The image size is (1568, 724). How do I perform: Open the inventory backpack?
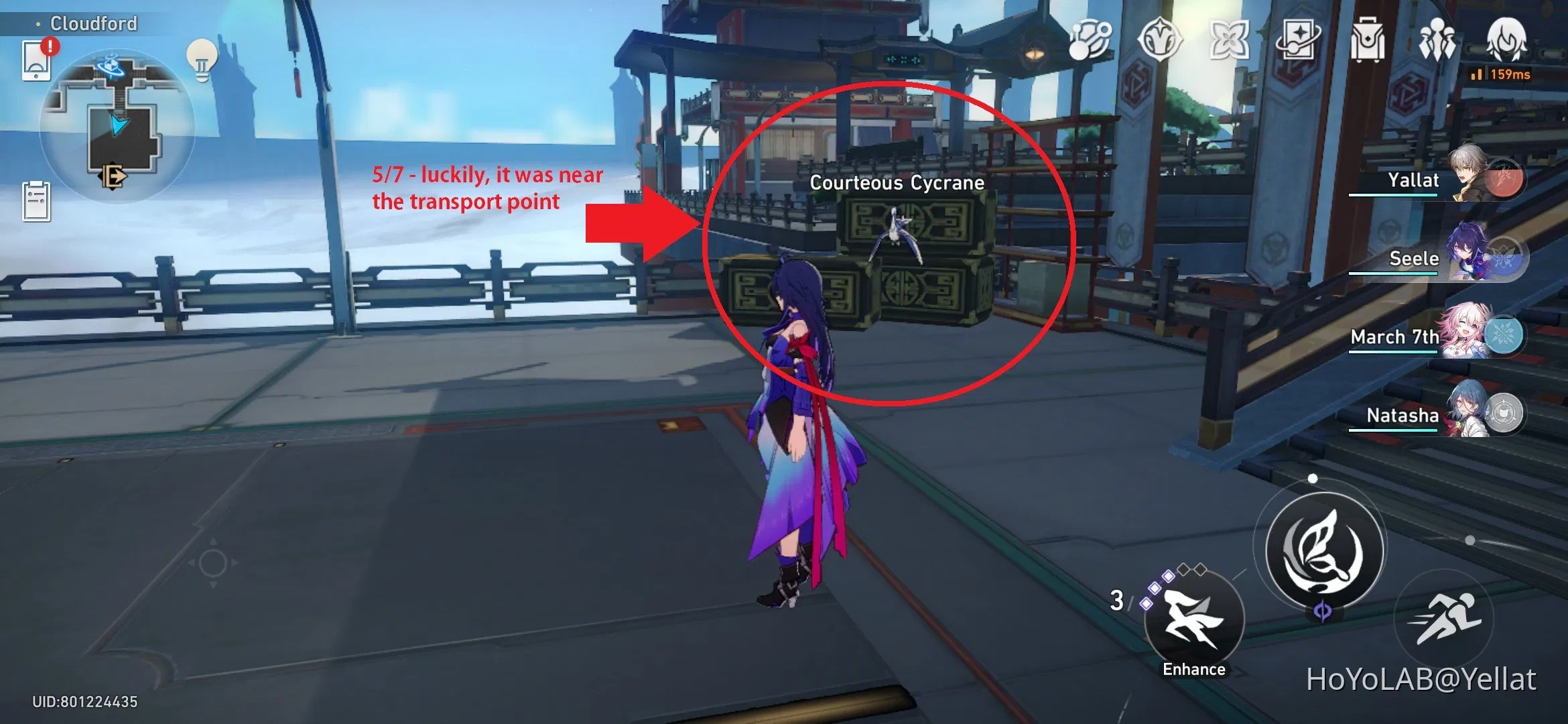pos(1367,40)
